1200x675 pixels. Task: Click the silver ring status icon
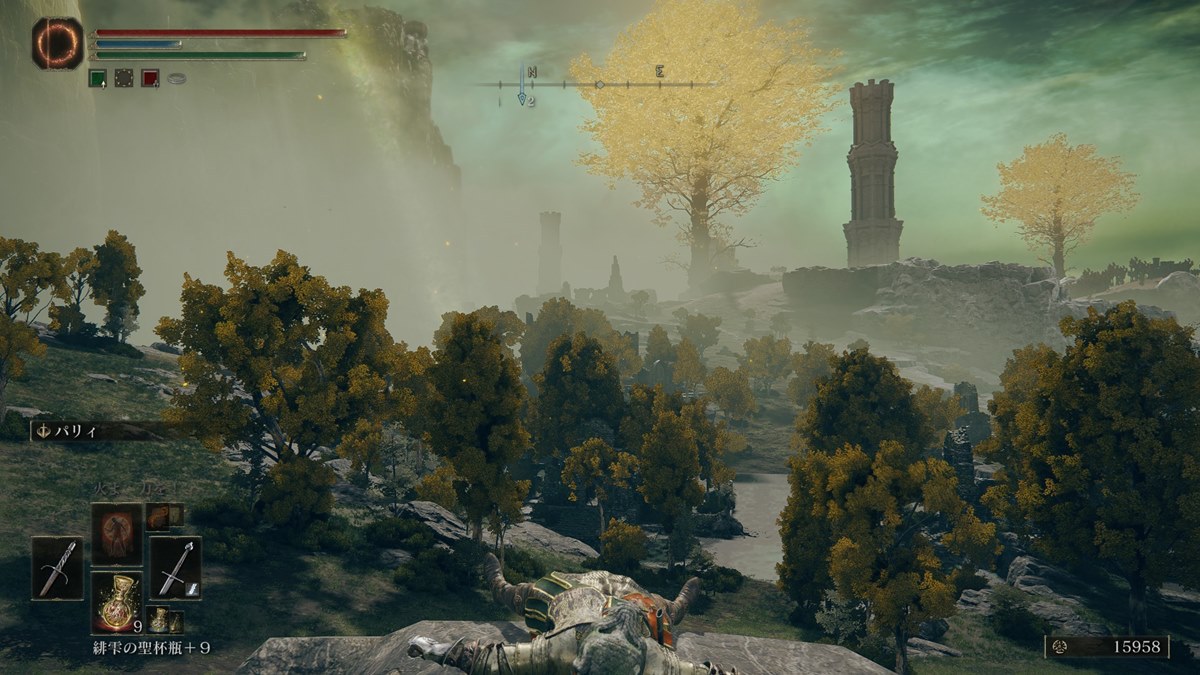coord(177,78)
